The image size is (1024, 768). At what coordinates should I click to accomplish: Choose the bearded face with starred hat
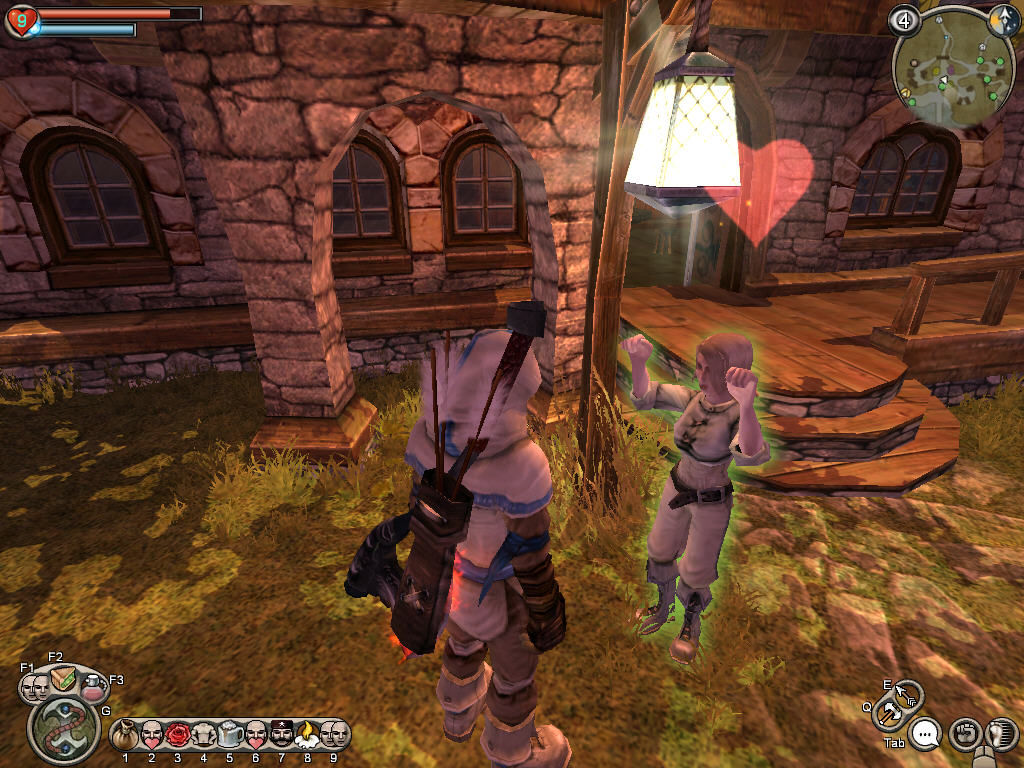[281, 735]
